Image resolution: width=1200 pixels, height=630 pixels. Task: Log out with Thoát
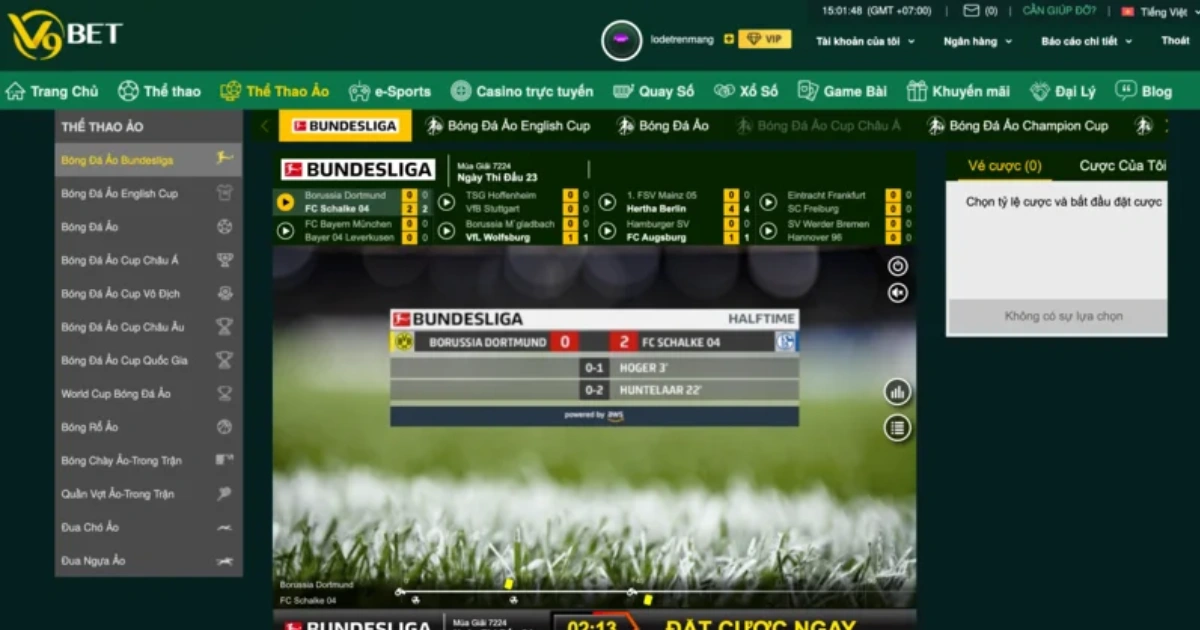point(1175,41)
